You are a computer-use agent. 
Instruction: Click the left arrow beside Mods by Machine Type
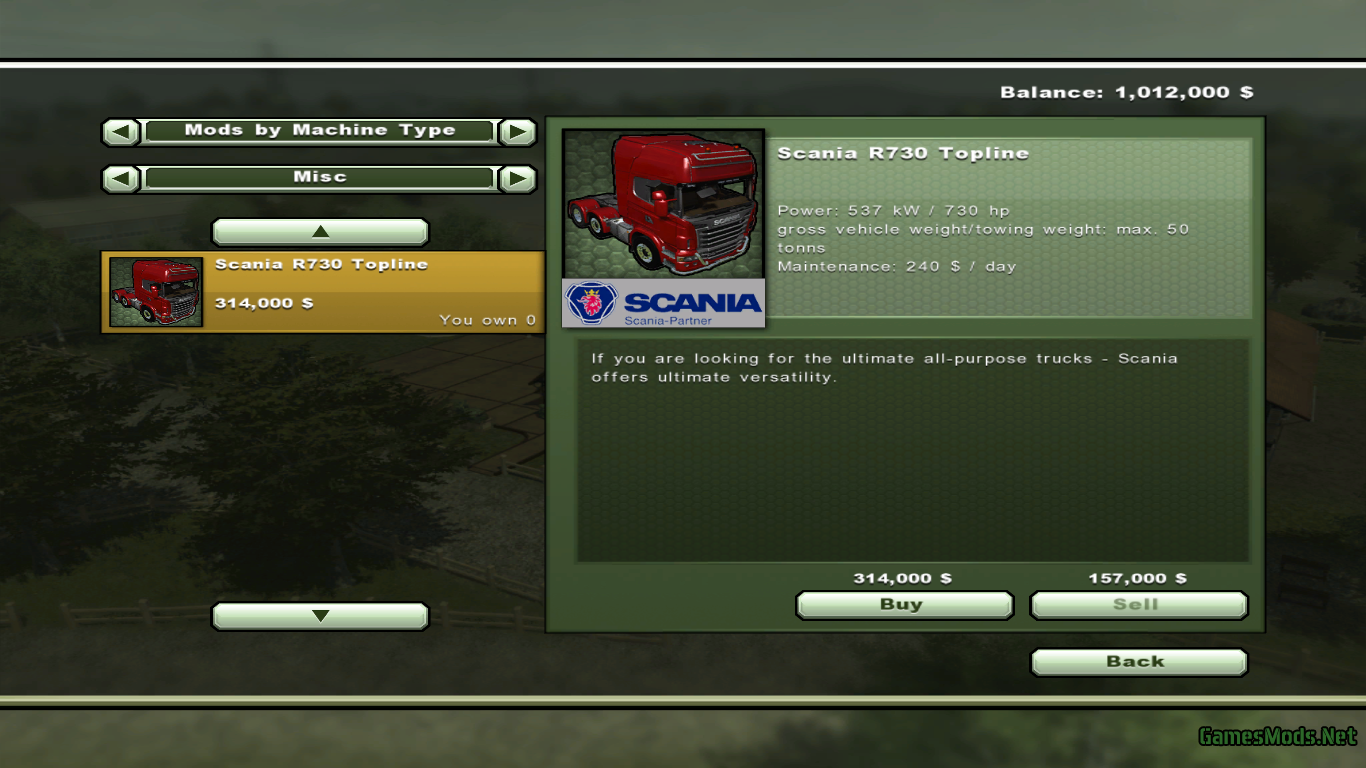click(x=119, y=130)
